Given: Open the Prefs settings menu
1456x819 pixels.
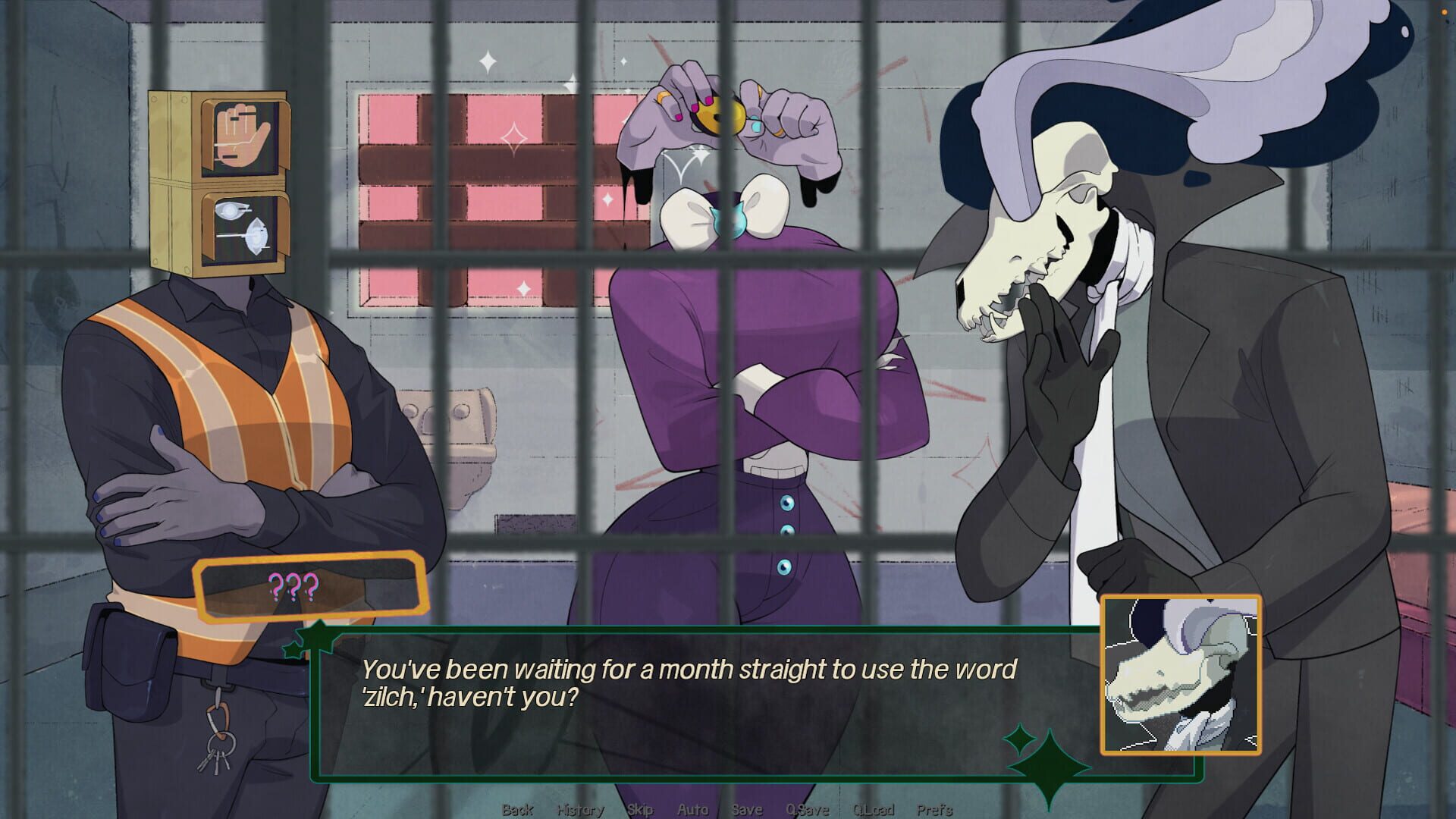Looking at the screenshot, I should (935, 809).
